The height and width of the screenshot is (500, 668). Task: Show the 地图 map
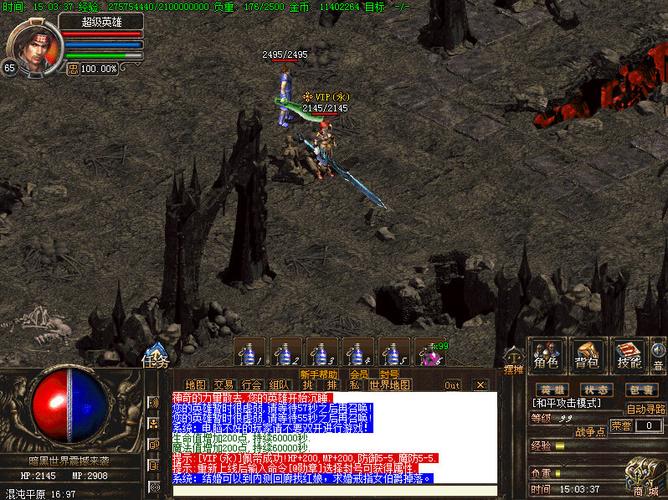point(196,384)
